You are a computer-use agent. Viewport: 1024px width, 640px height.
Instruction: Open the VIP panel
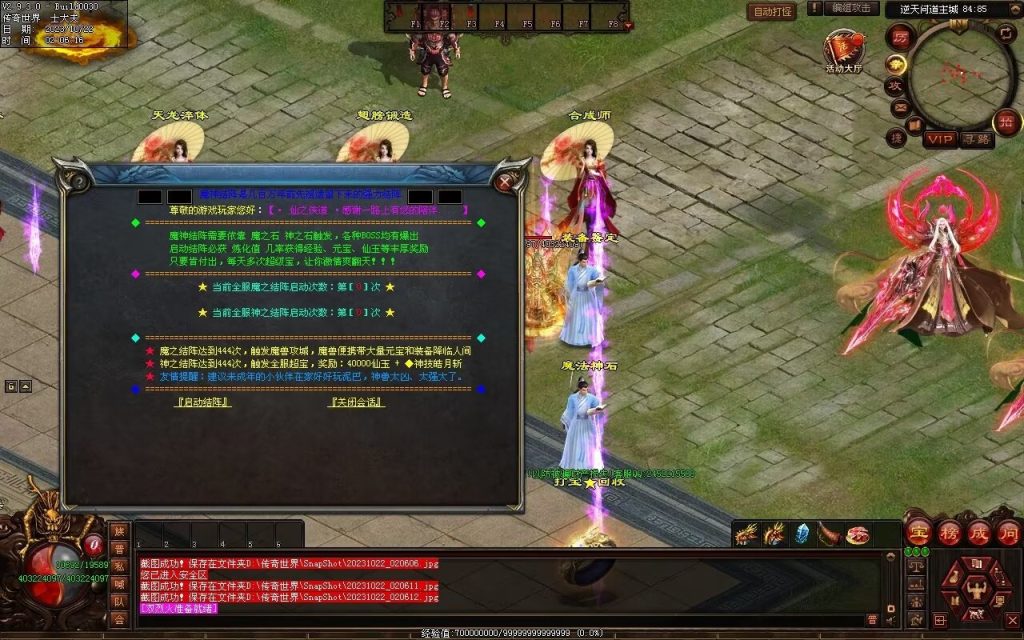click(939, 139)
